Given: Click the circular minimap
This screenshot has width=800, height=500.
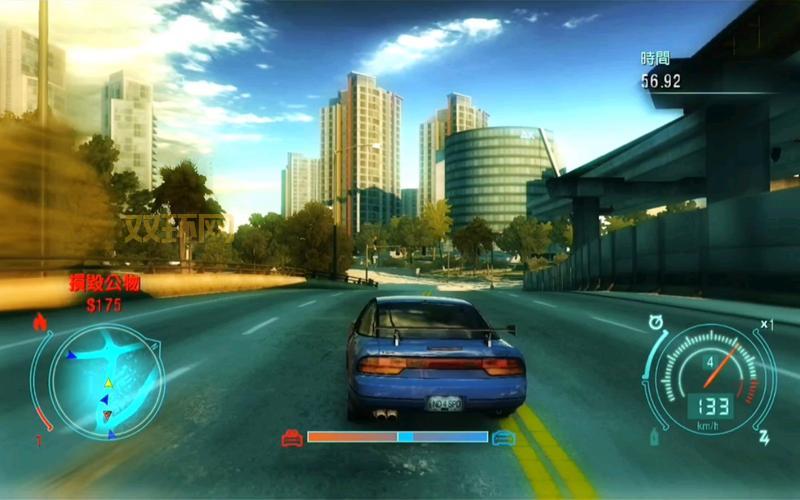Looking at the screenshot, I should [x=98, y=382].
